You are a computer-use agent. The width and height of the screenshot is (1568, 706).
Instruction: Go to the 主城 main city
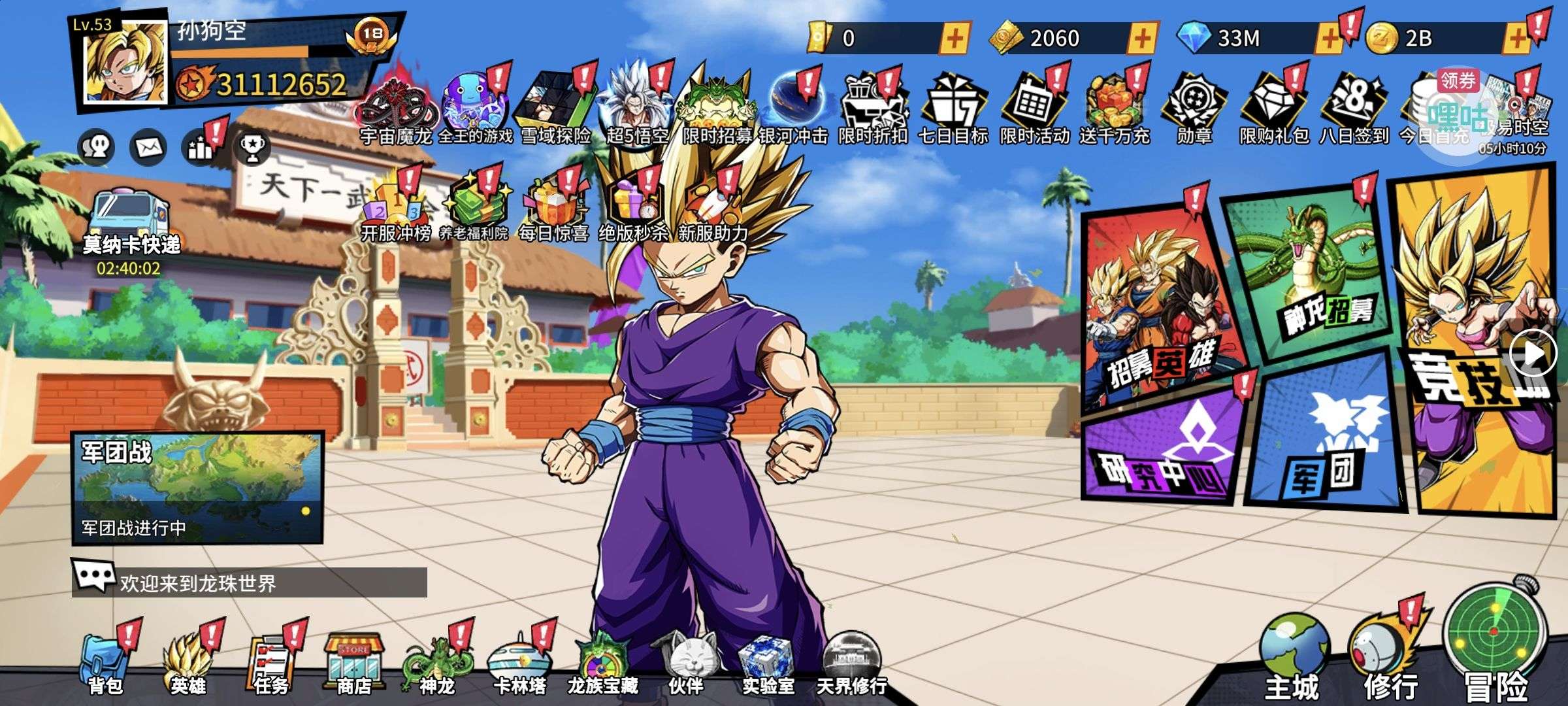click(x=1292, y=657)
